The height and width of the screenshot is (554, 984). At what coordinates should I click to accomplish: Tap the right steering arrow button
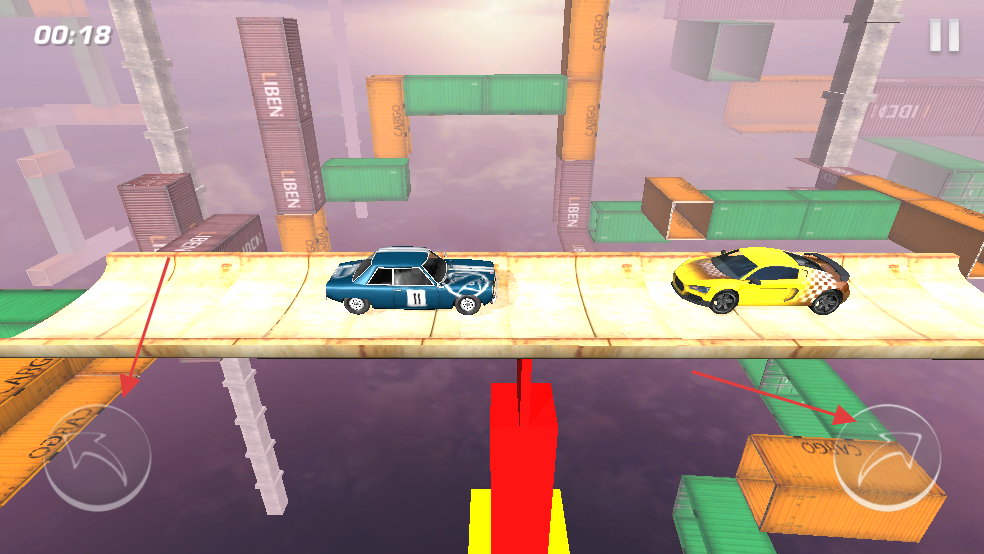tap(887, 458)
